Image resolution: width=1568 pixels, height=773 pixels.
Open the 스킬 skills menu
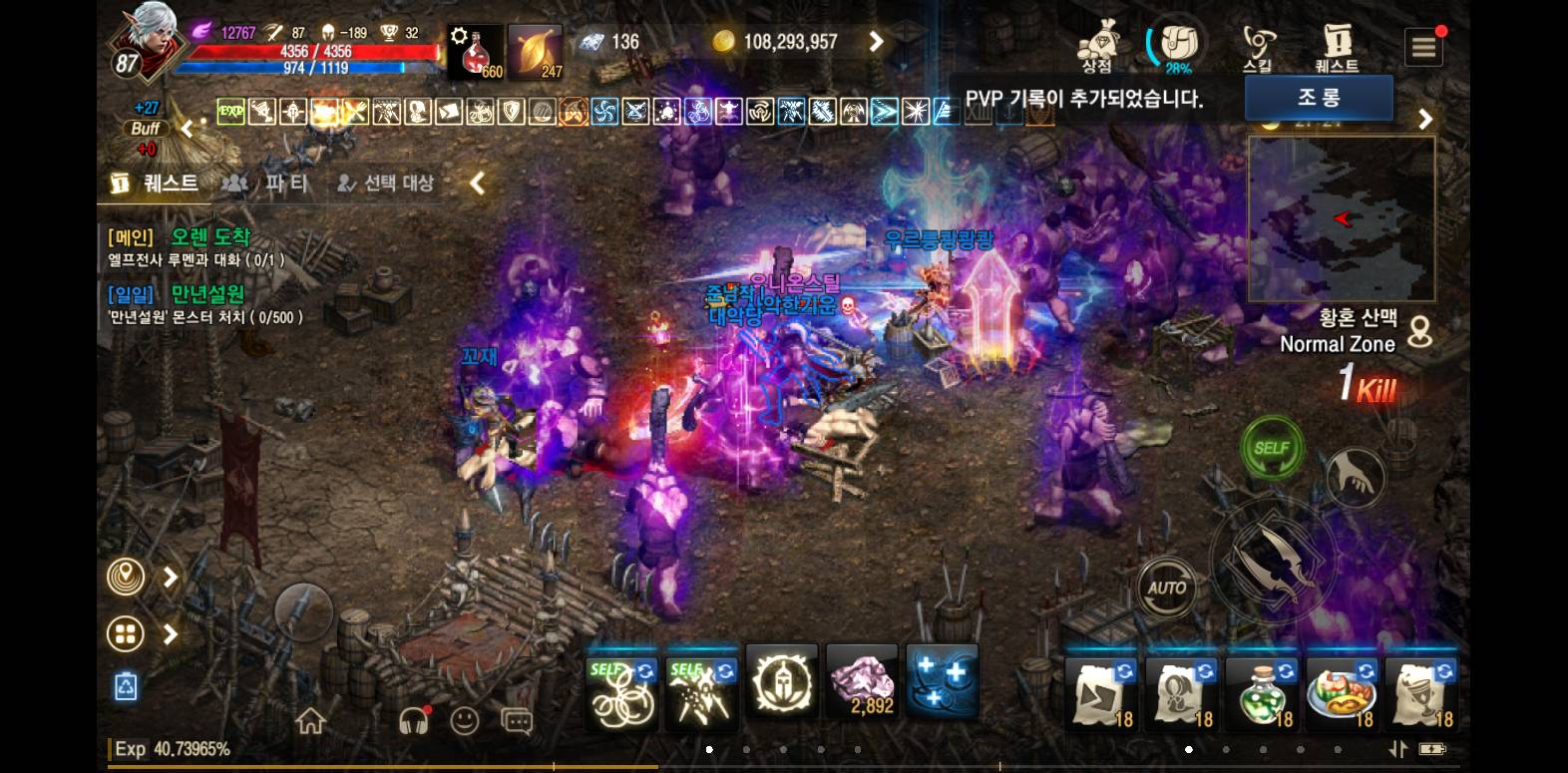1258,45
